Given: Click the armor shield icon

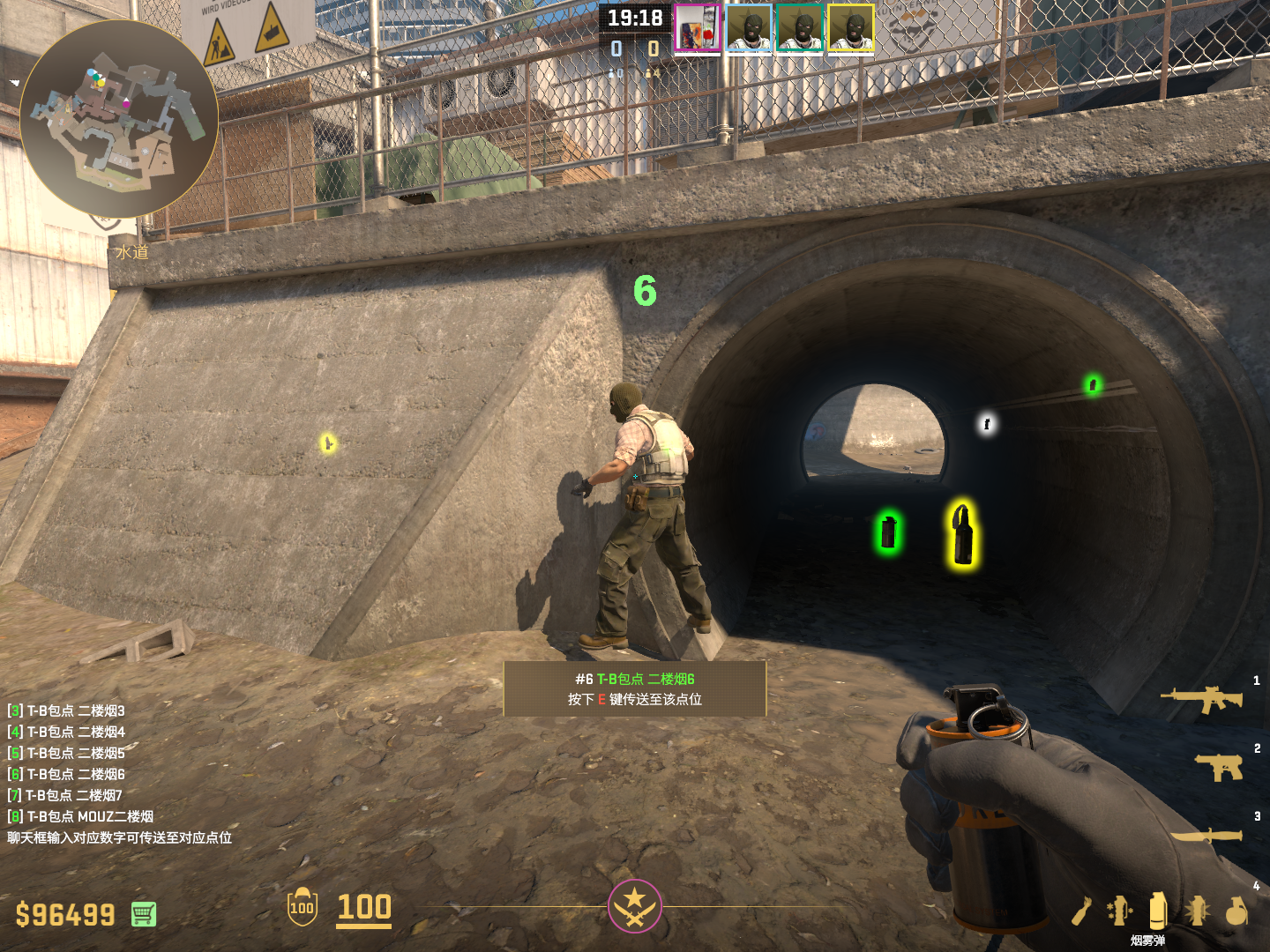Looking at the screenshot, I should pyautogui.click(x=302, y=906).
